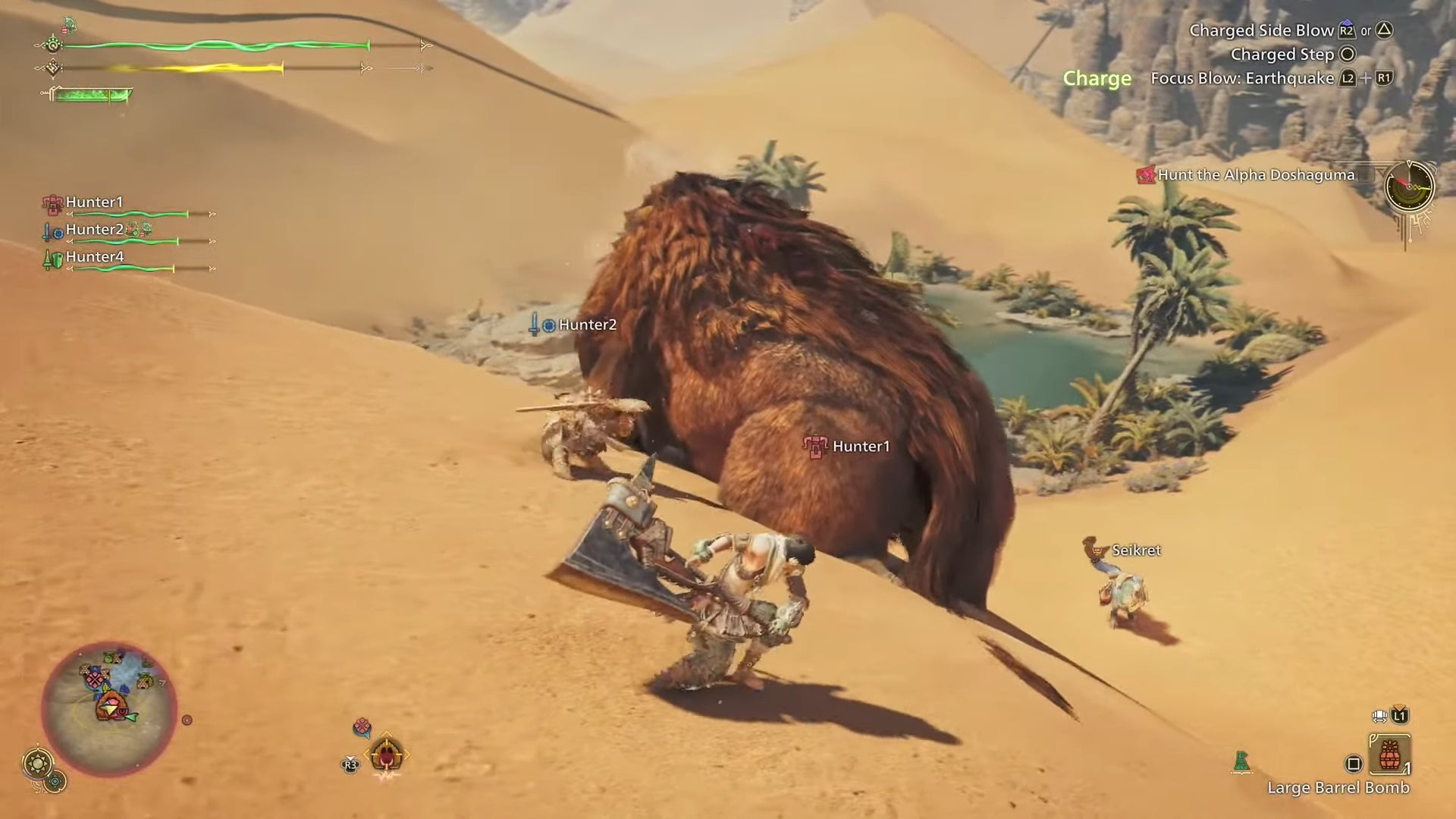Select the Large Barrel Bomb item slot
Image resolution: width=1456 pixels, height=819 pixels.
point(1390,755)
